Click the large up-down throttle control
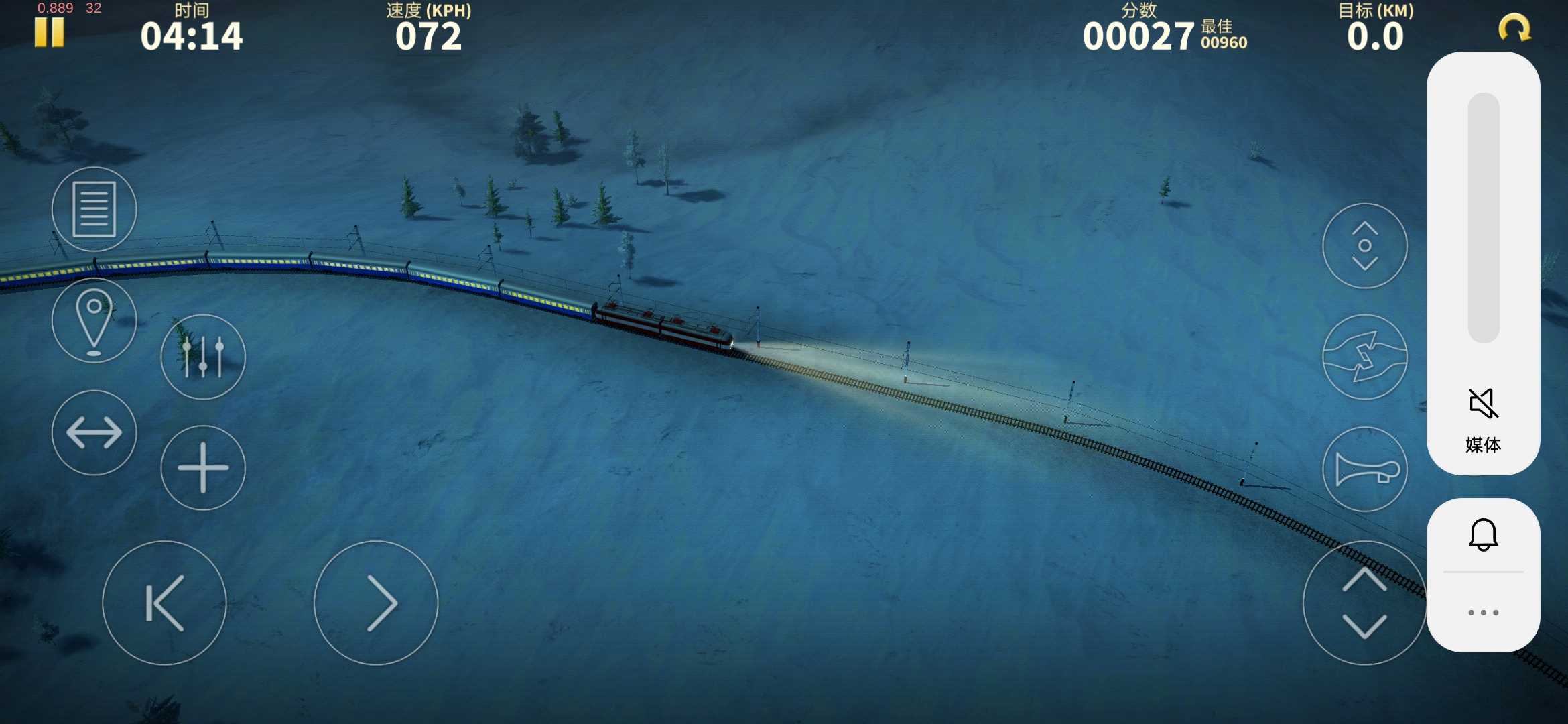The height and width of the screenshot is (724, 1568). coord(1364,603)
